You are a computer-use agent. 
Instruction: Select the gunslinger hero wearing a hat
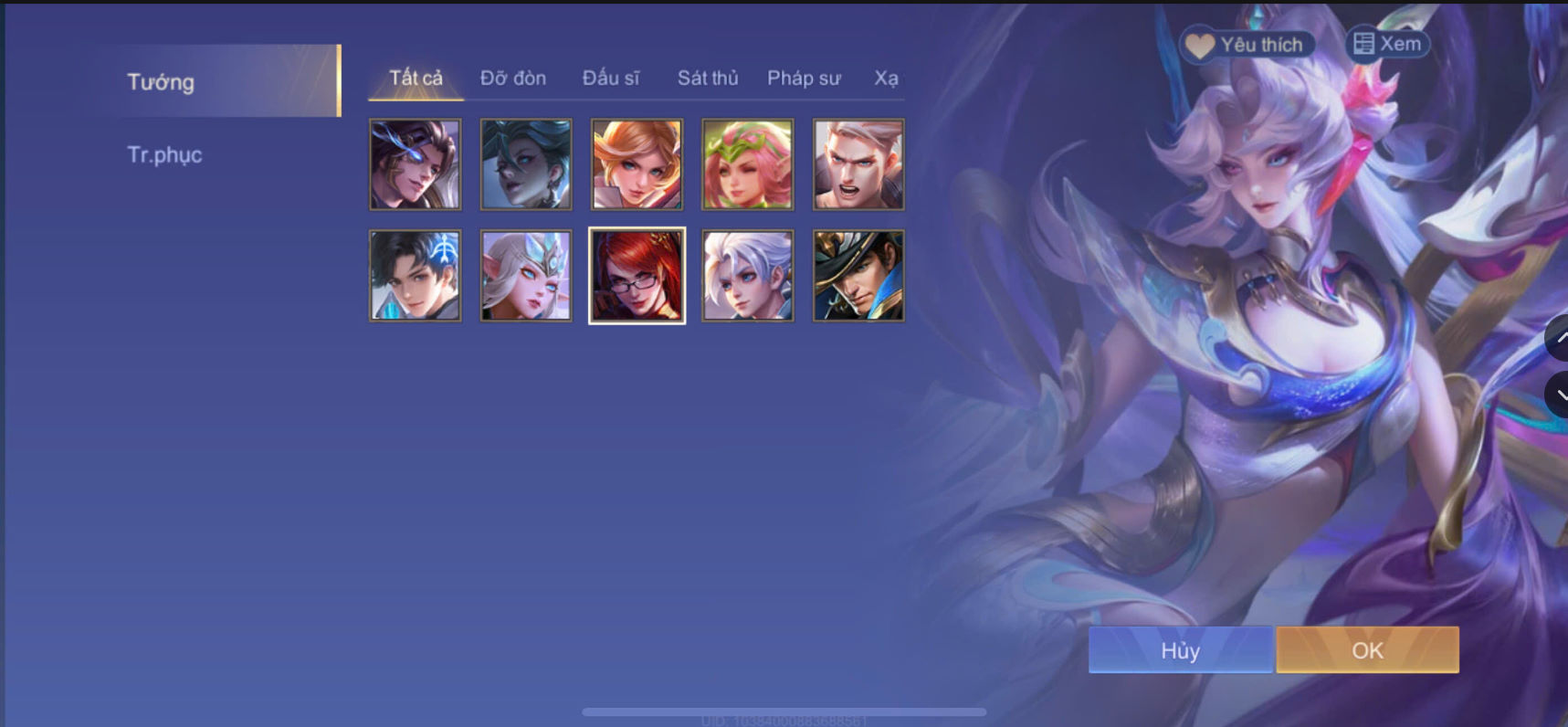(859, 275)
